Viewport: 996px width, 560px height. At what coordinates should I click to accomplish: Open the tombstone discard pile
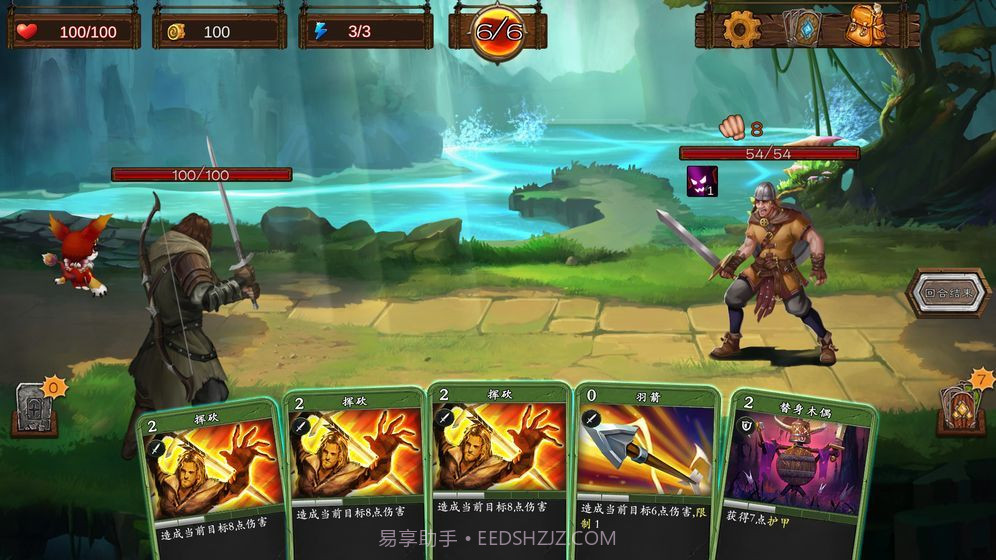(x=34, y=409)
